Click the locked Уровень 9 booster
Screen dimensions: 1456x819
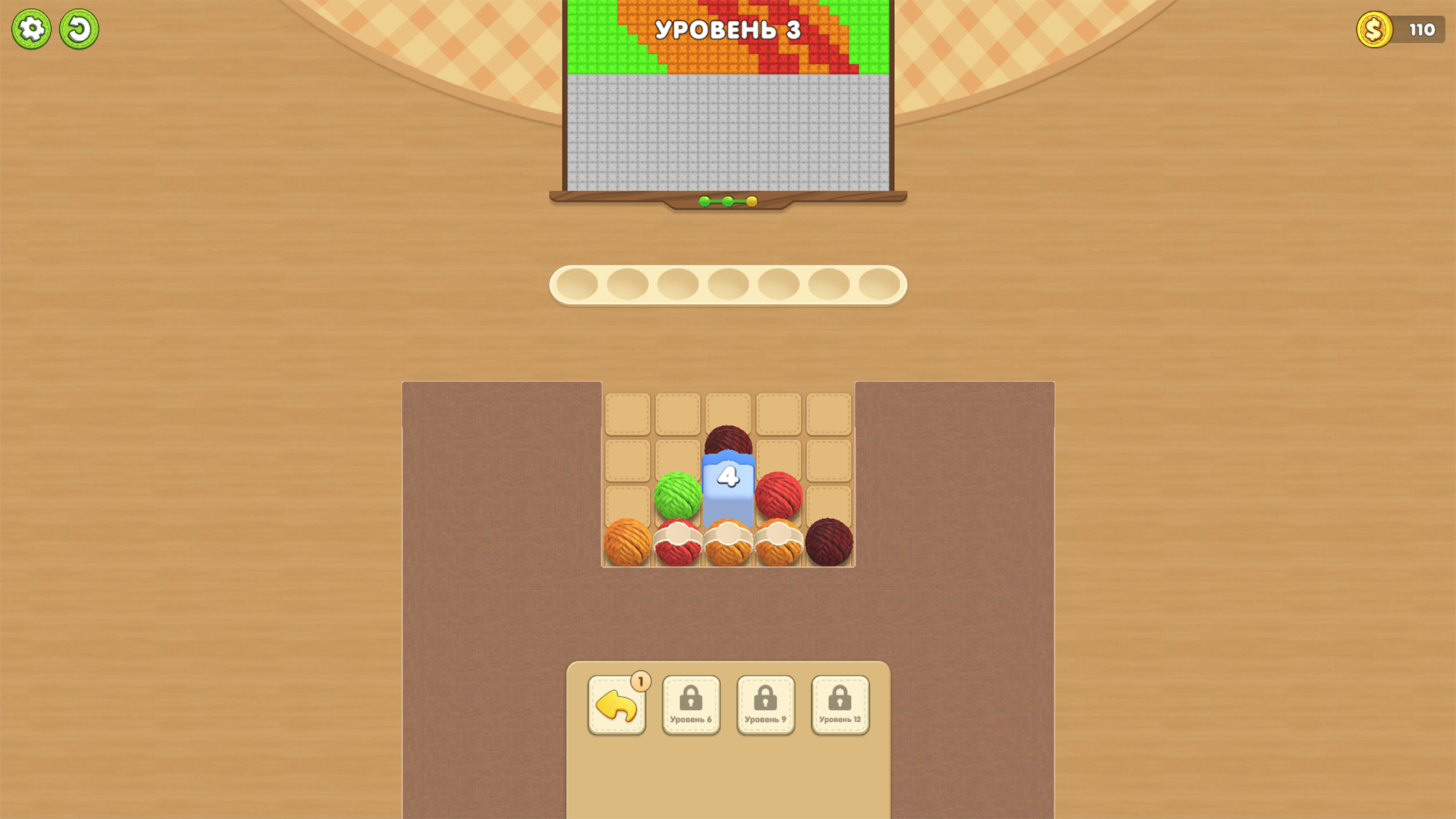coord(765,704)
